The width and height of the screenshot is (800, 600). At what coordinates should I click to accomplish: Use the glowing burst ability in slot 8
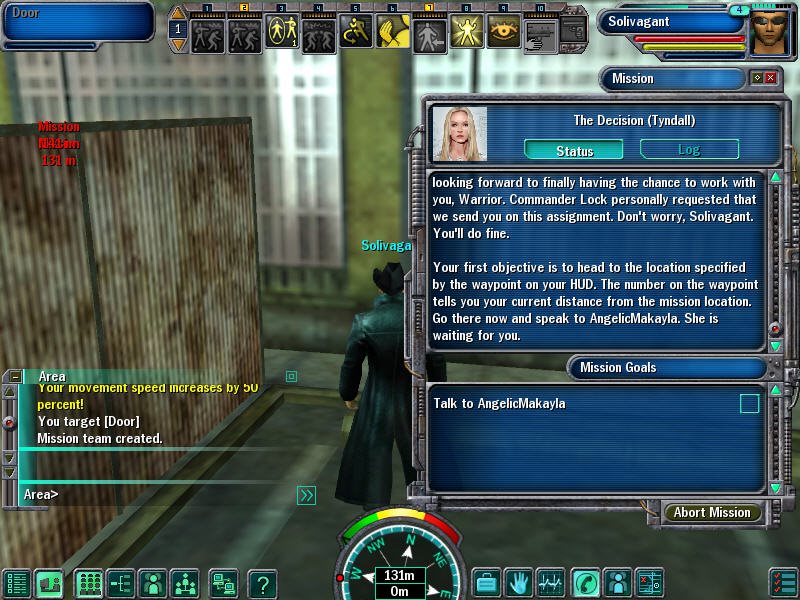tap(467, 32)
